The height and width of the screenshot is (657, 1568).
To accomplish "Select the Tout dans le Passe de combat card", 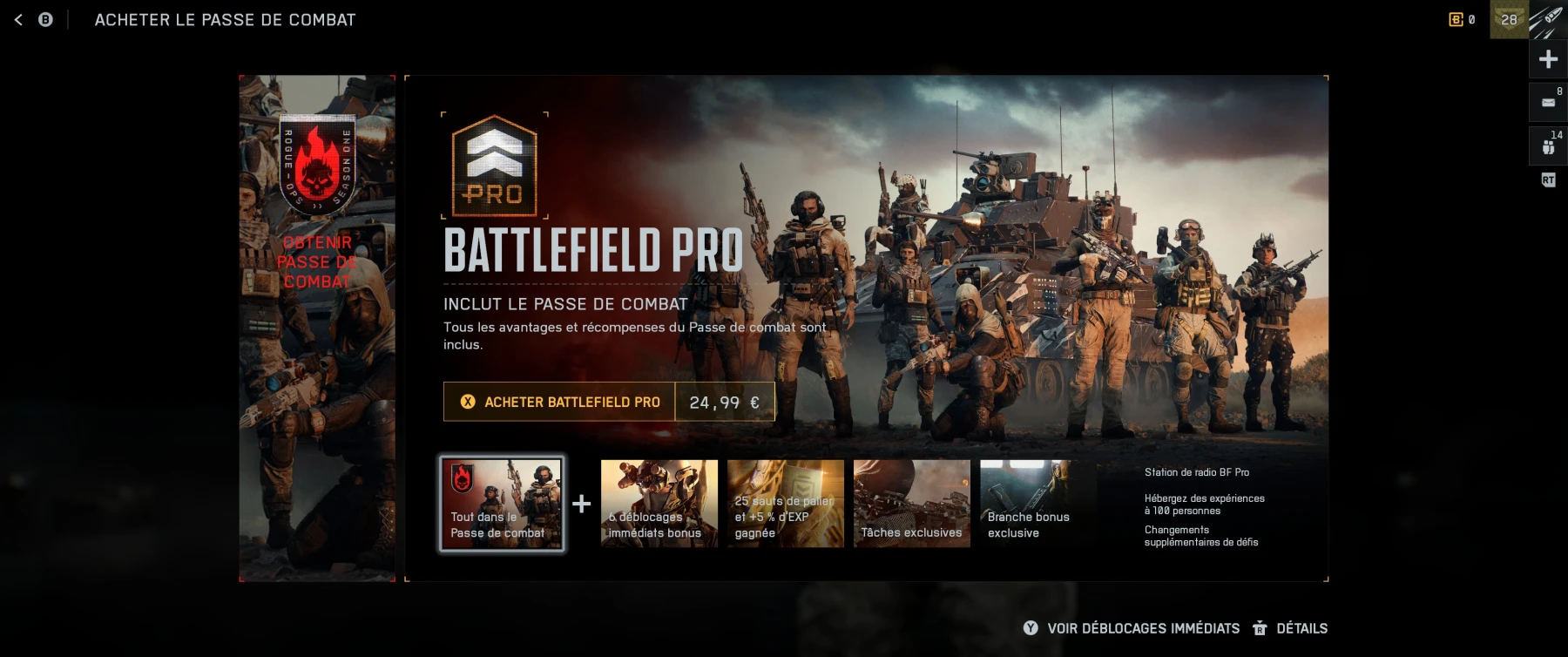I will [502, 504].
